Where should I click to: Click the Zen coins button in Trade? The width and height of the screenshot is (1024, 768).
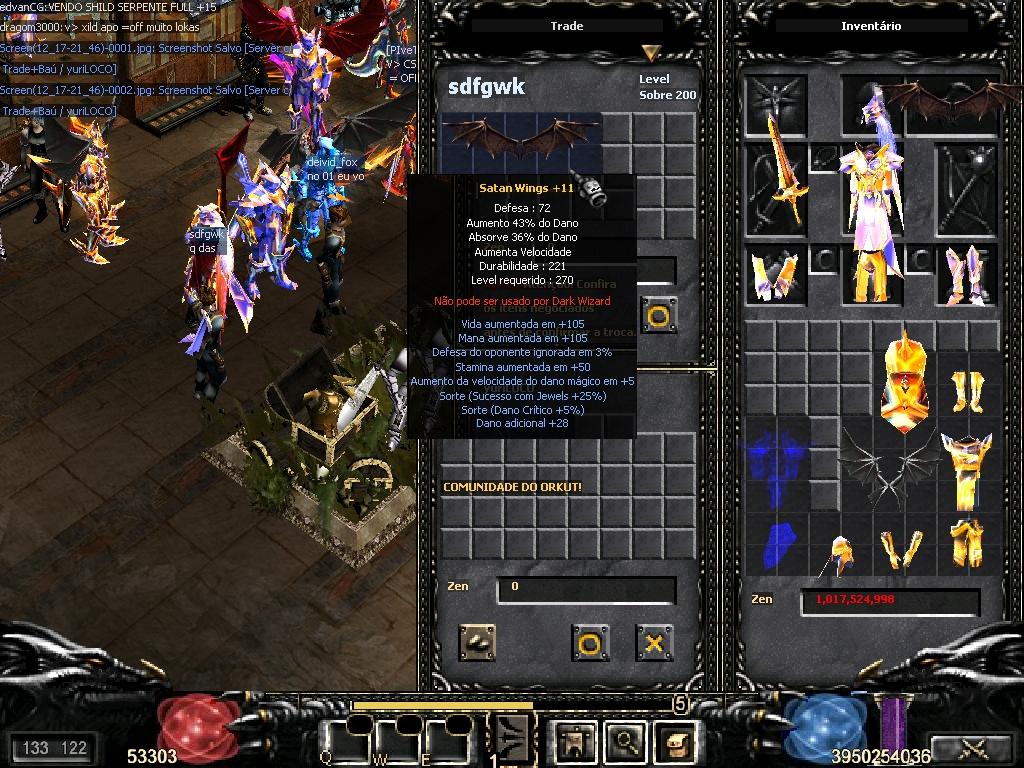click(477, 642)
